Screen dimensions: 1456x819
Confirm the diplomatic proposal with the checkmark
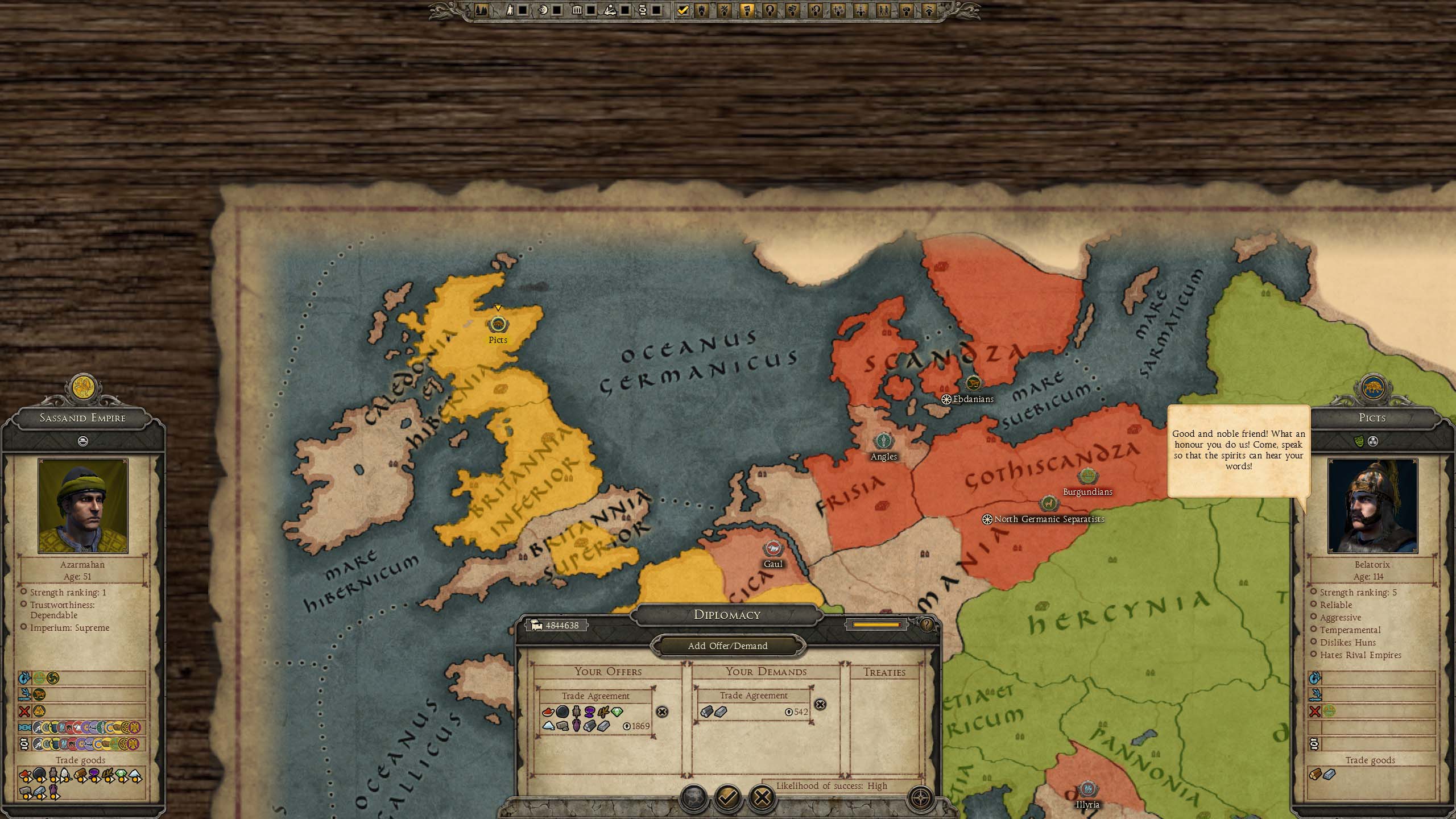(727, 798)
